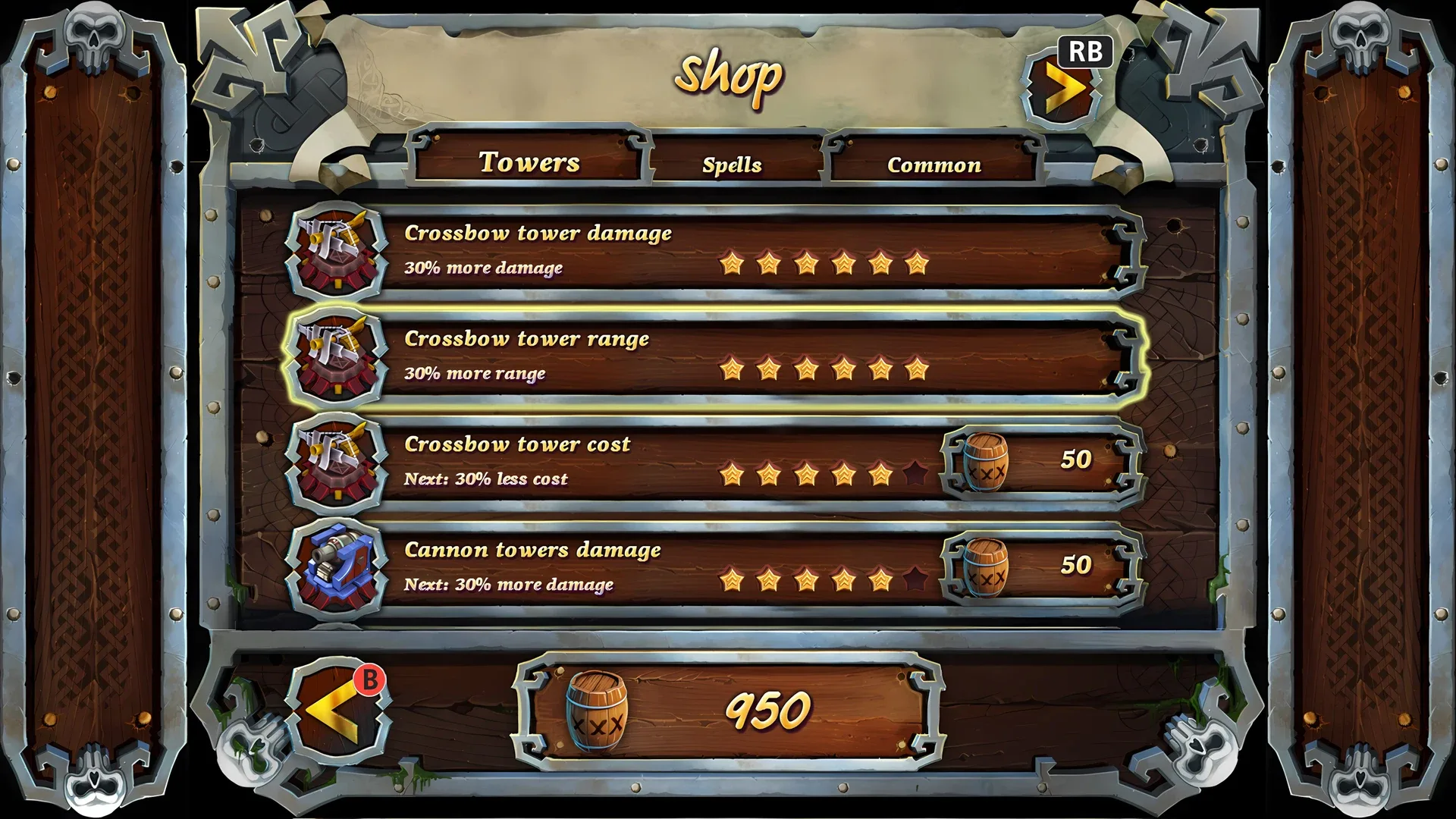Purchase the Crossbow tower cost upgrade for 50
The image size is (1456, 819).
[1035, 459]
